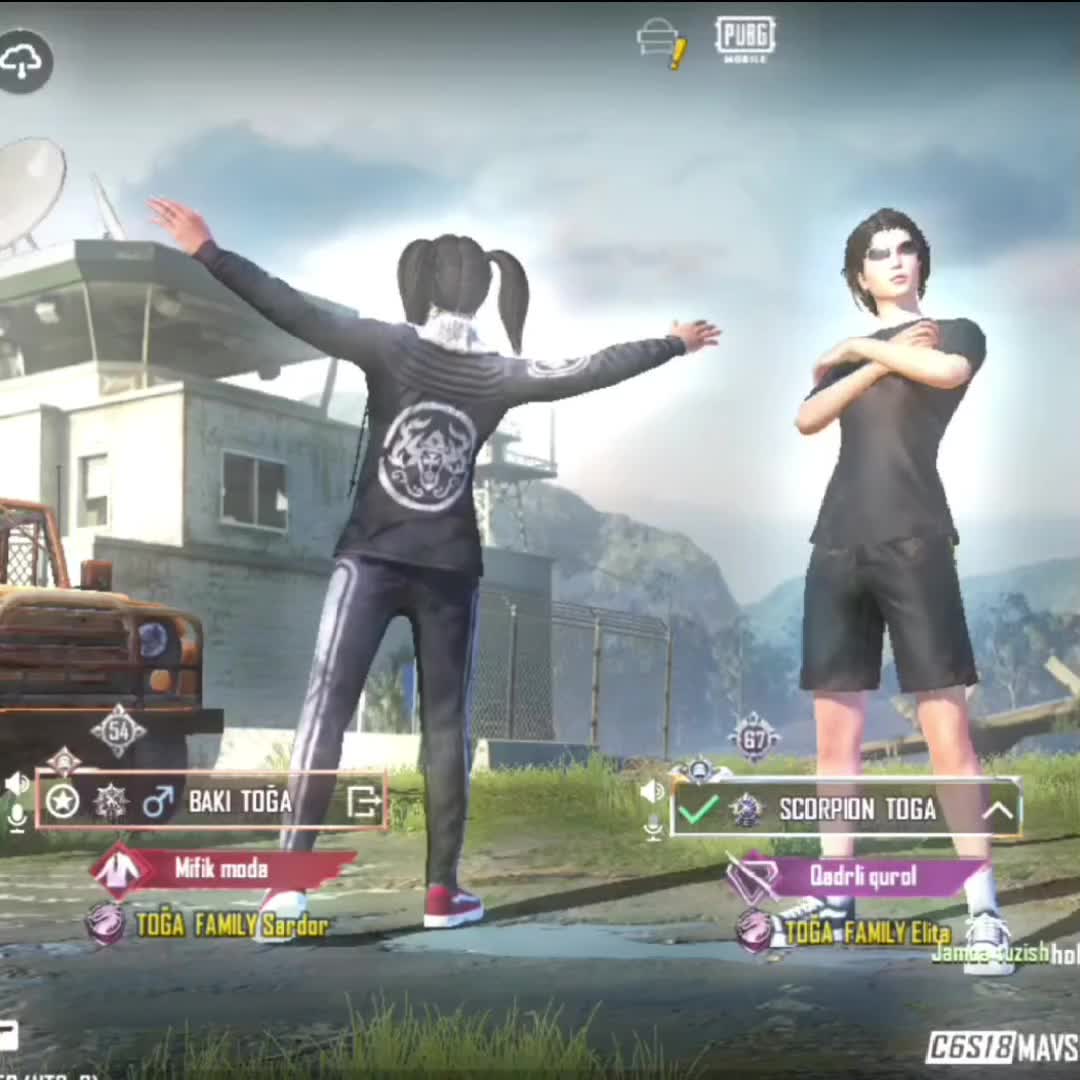The width and height of the screenshot is (1080, 1080).
Task: Toggle the microphone icon beside BAKI TOĞA
Action: [16, 818]
